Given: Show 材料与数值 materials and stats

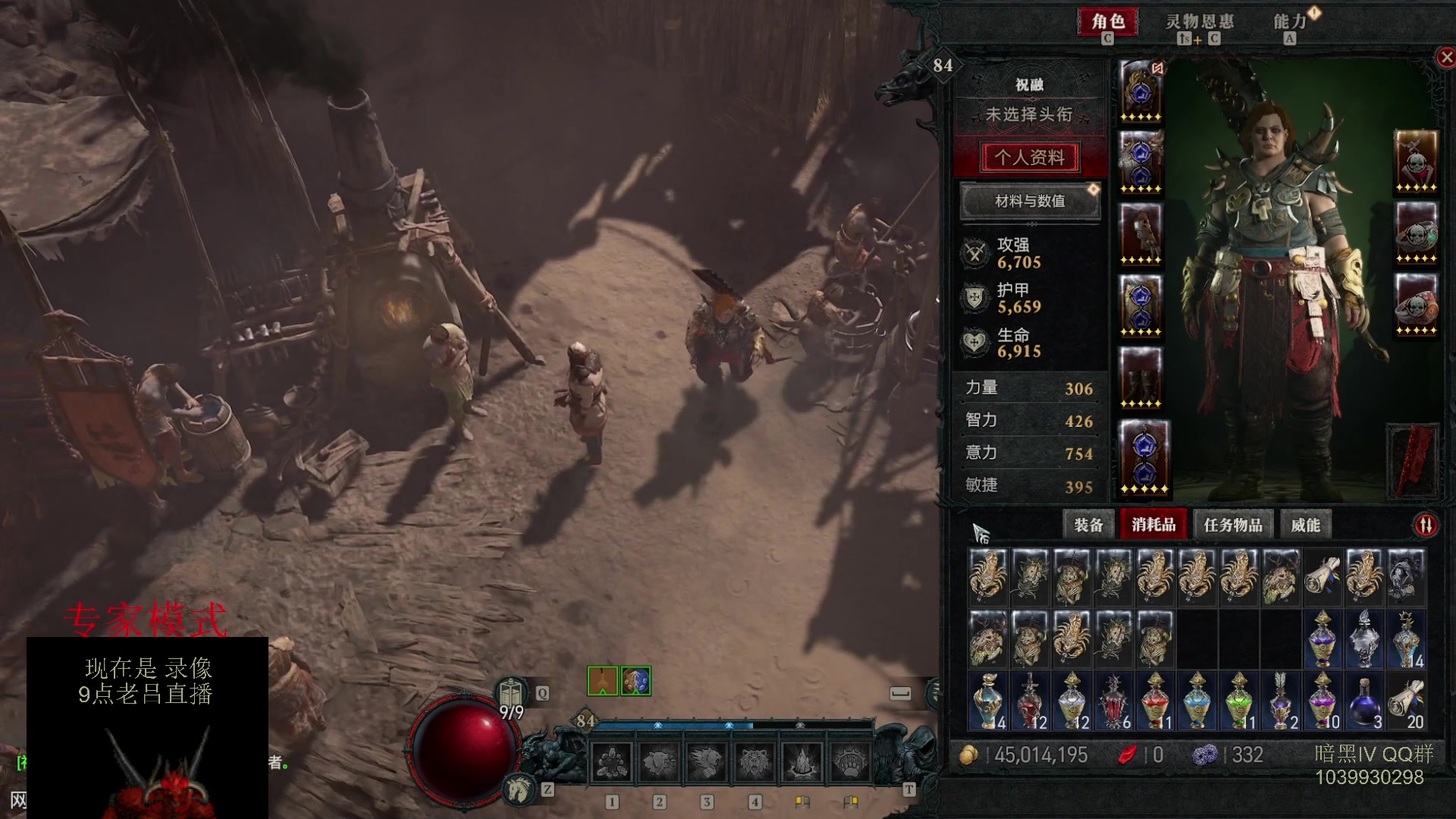Looking at the screenshot, I should click(x=1030, y=201).
